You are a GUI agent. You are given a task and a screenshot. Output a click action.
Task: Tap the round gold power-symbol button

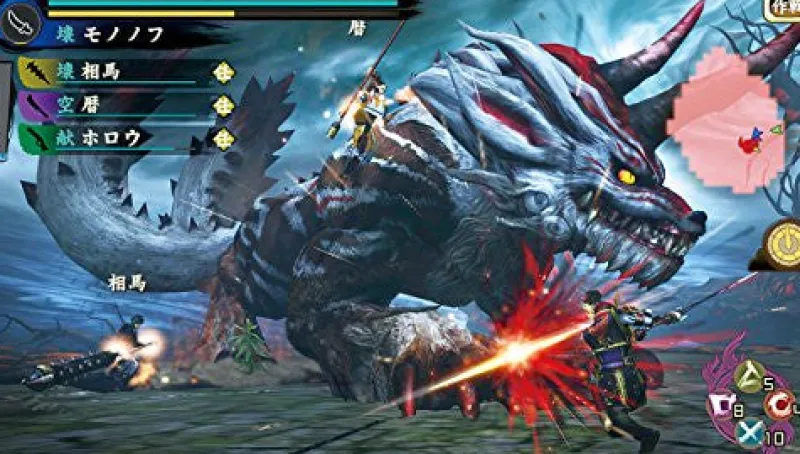coord(778,244)
